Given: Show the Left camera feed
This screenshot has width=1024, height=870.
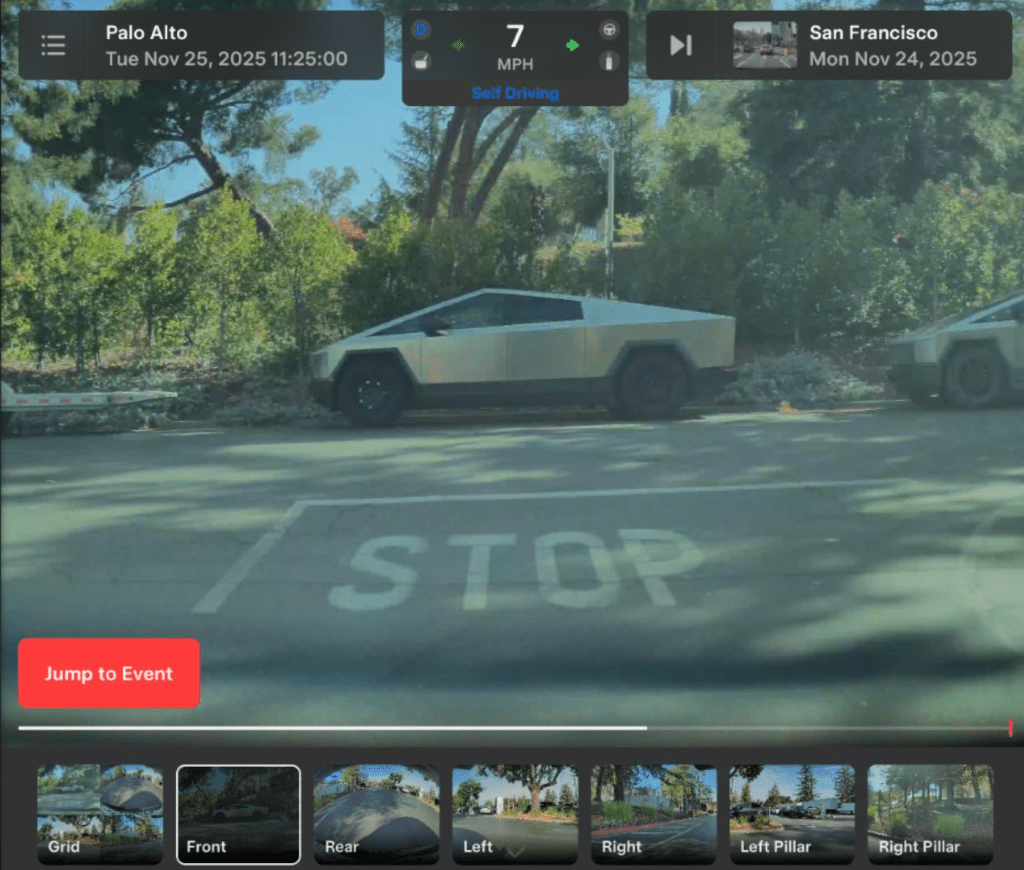Looking at the screenshot, I should point(515,814).
